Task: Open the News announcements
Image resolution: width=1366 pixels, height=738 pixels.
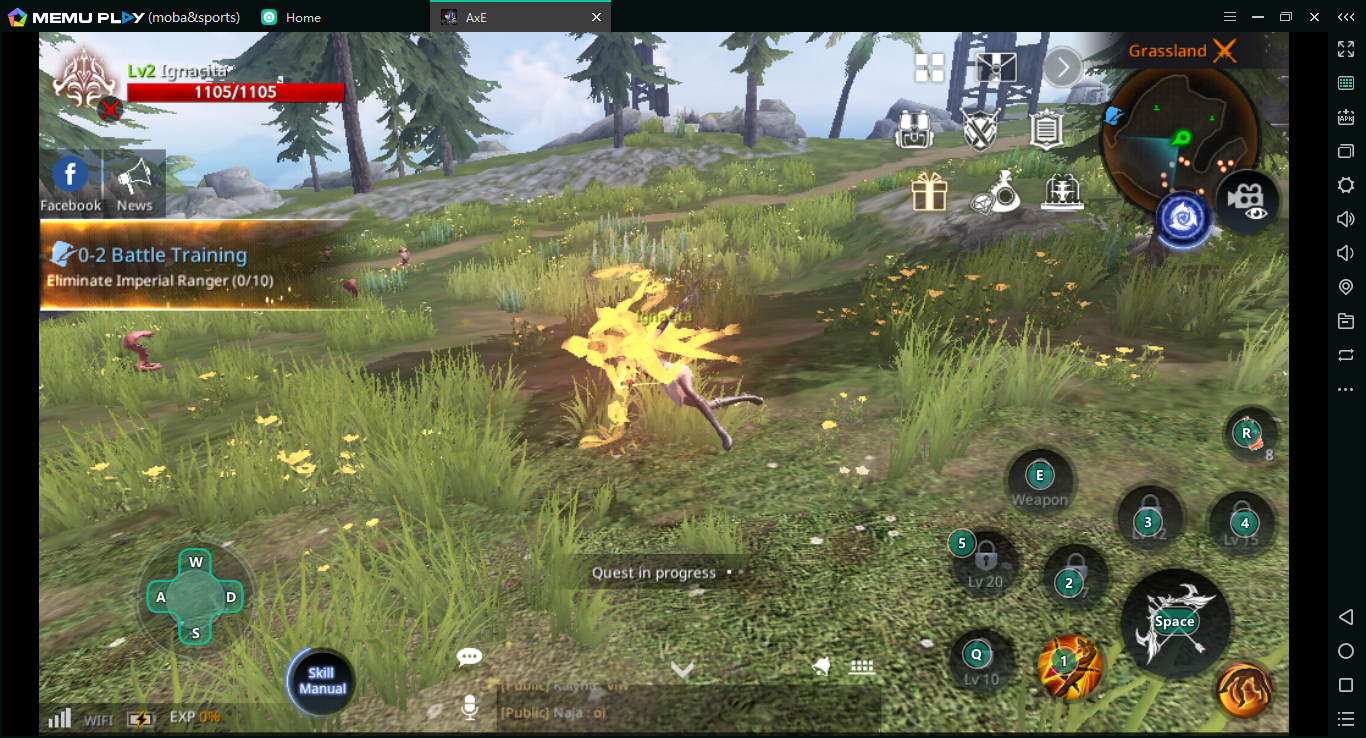Action: pos(134,182)
